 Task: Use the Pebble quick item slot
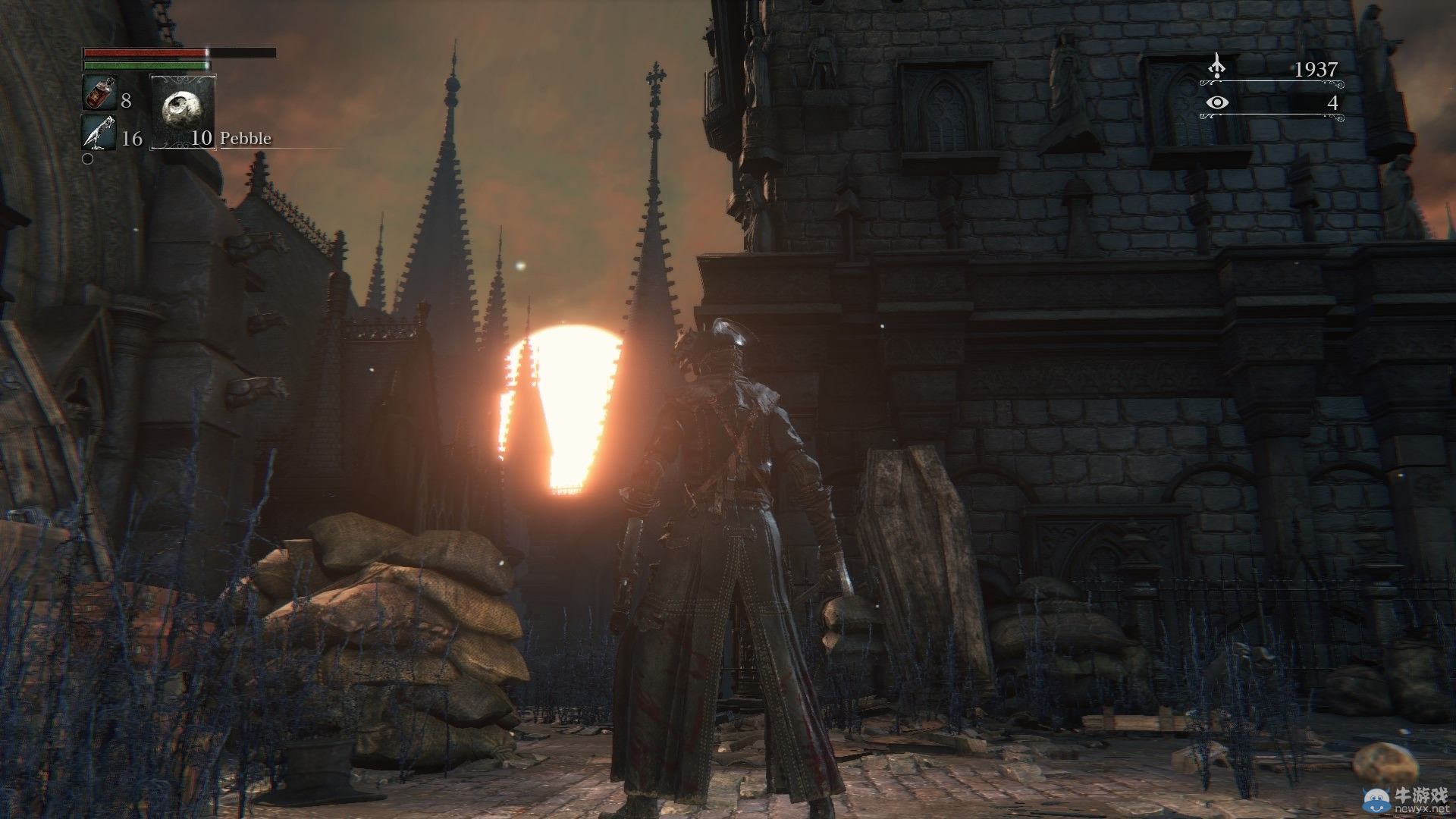pos(183,111)
